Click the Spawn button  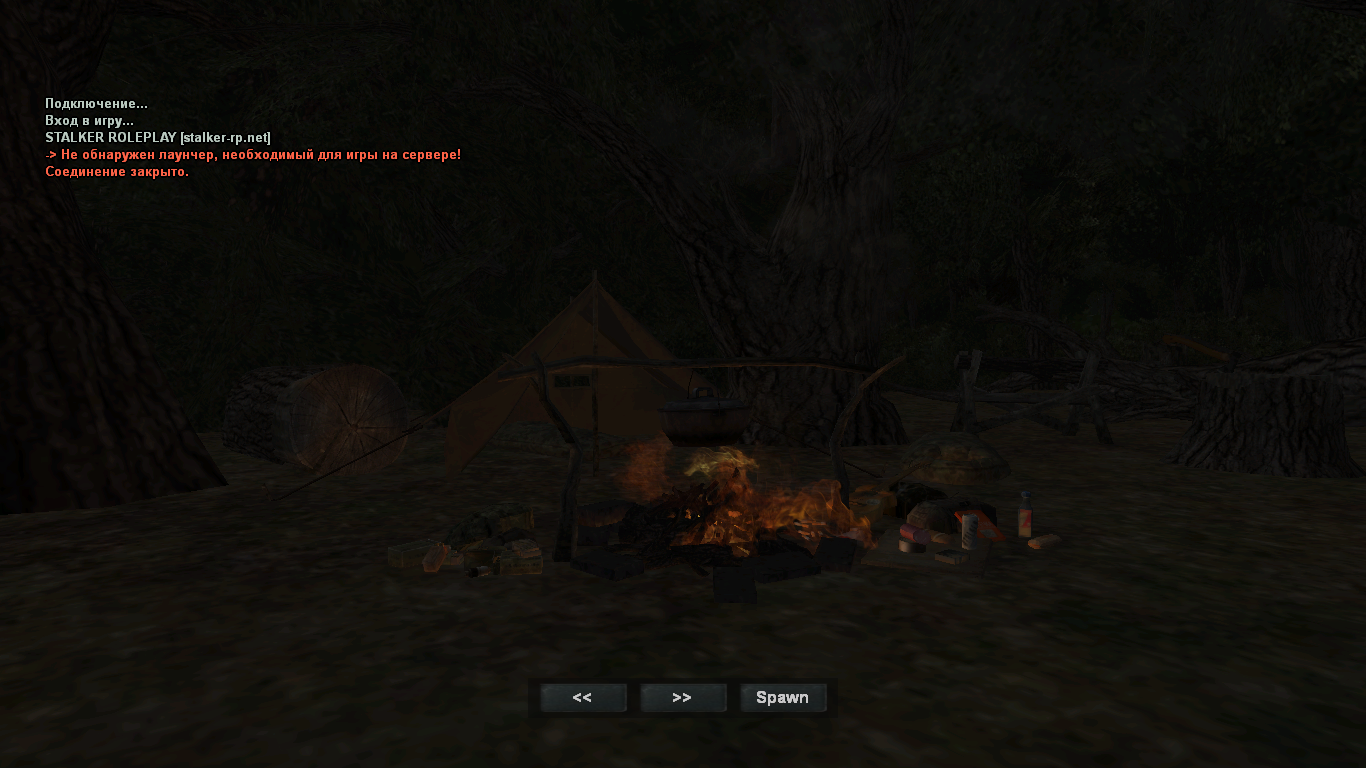click(783, 698)
